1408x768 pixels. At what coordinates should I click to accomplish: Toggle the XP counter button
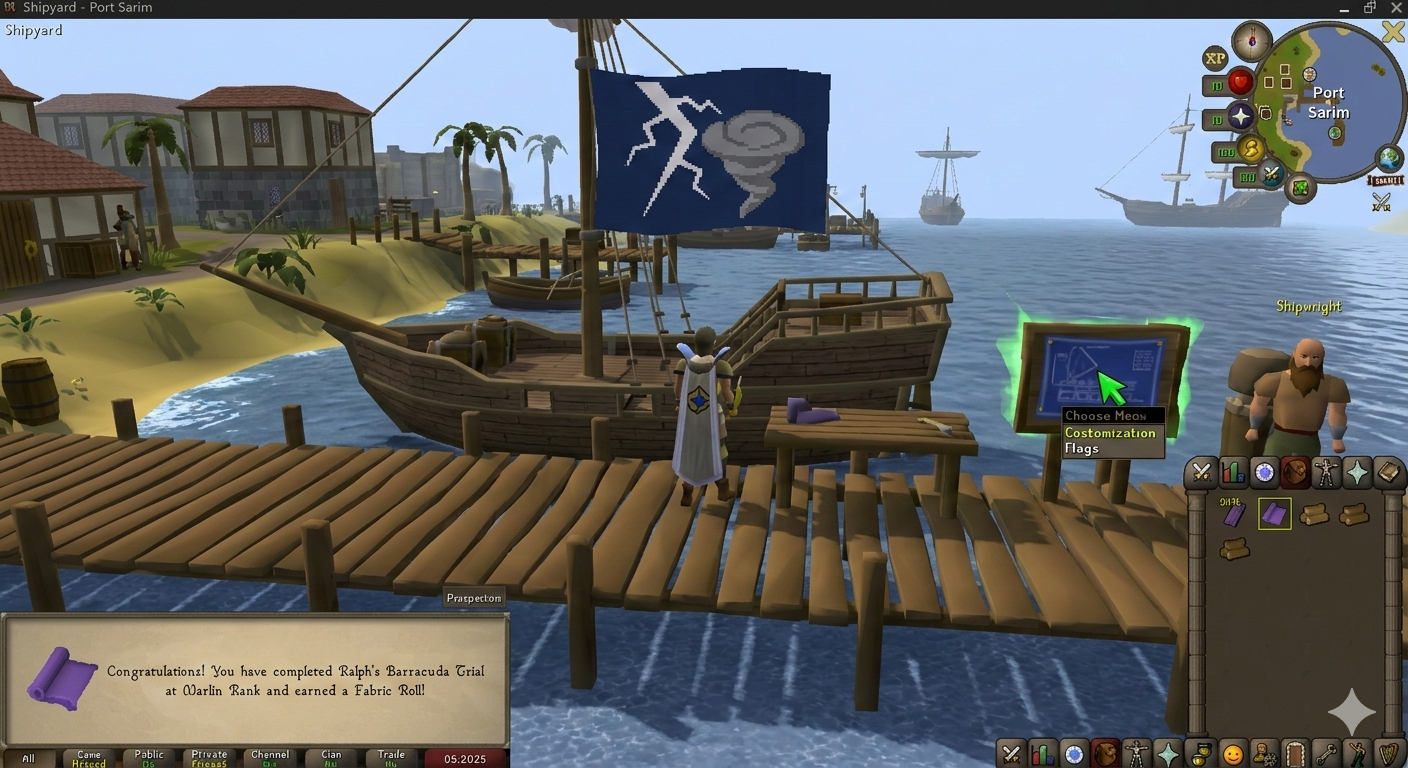pos(1215,58)
